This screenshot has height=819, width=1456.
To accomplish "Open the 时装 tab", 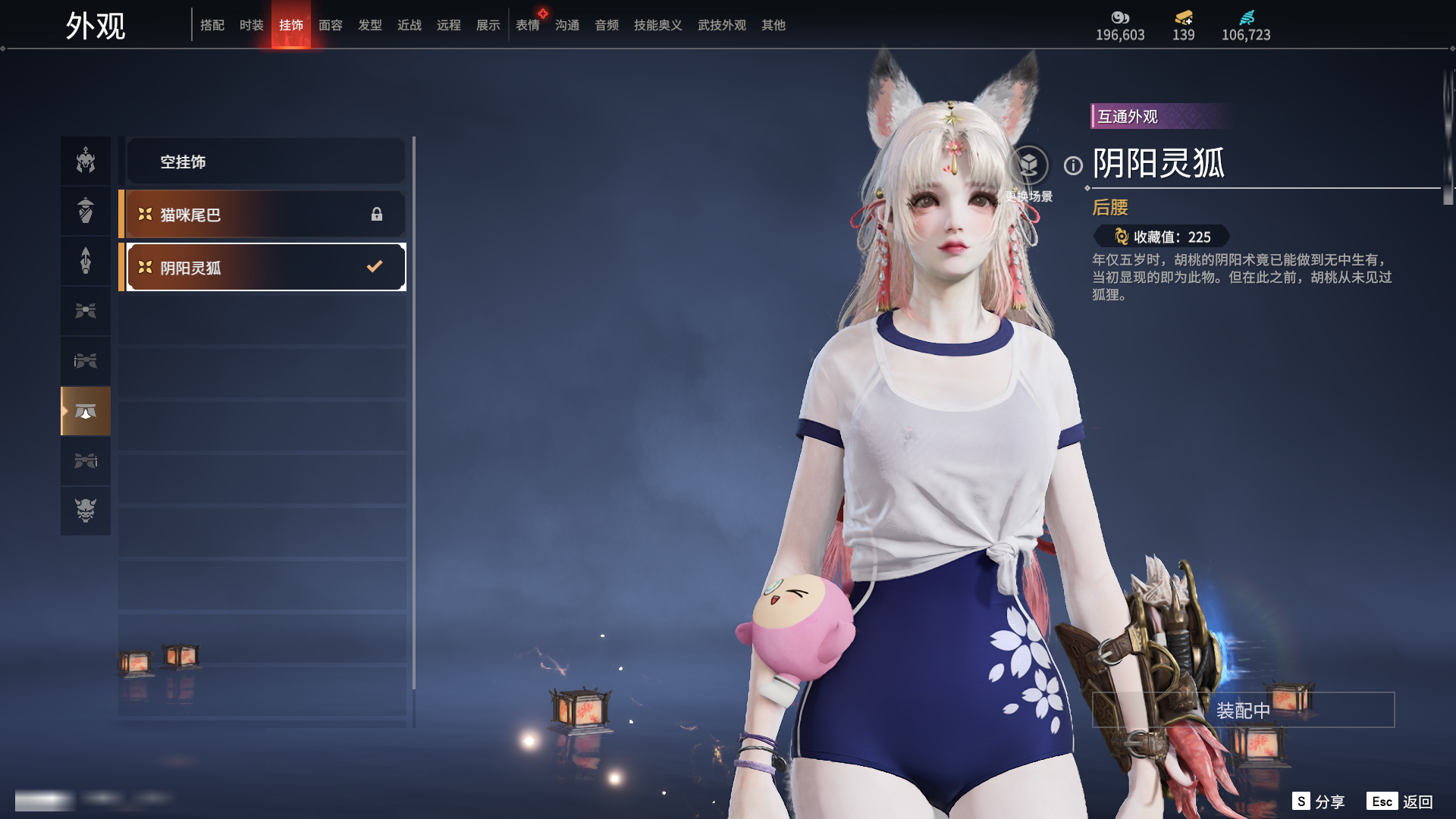I will point(252,25).
